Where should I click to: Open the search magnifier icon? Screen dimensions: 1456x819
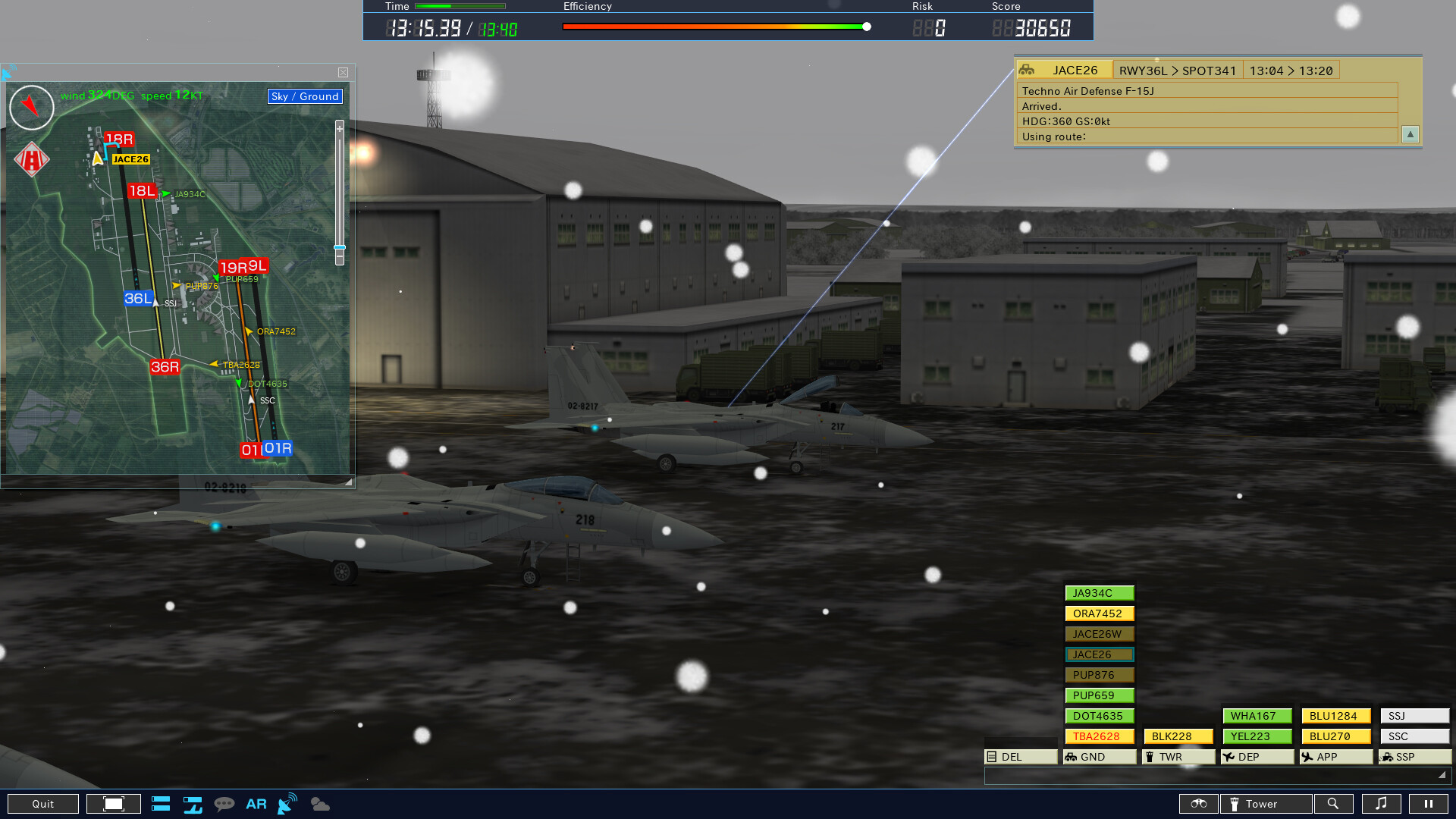coord(1335,804)
